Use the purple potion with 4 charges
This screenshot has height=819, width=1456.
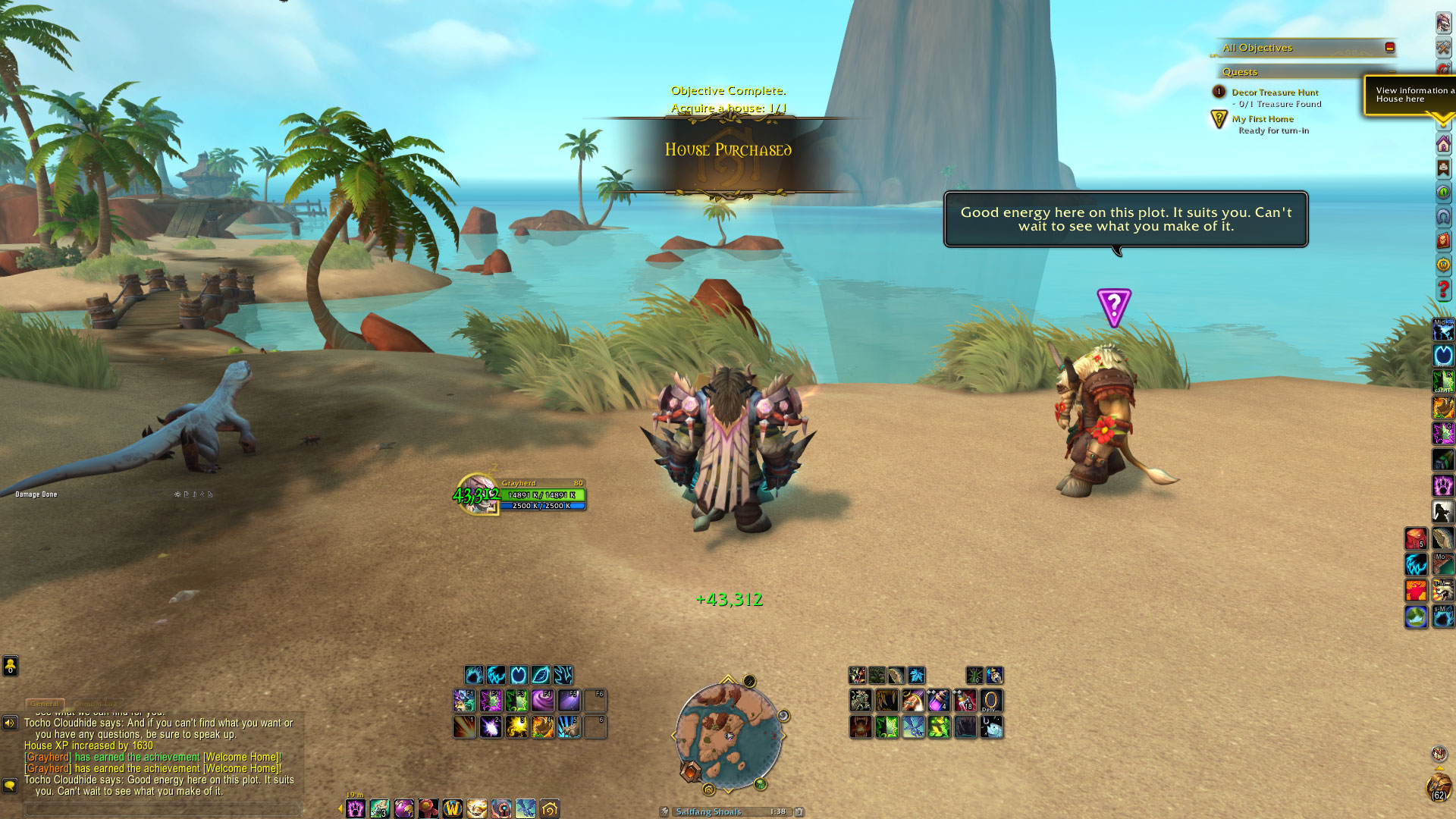click(938, 700)
